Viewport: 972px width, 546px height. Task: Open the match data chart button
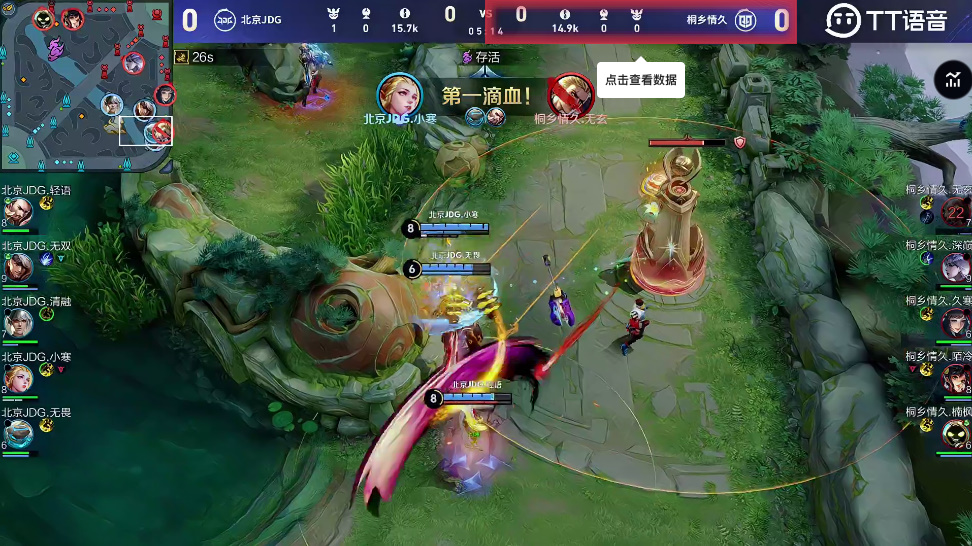pyautogui.click(x=949, y=80)
